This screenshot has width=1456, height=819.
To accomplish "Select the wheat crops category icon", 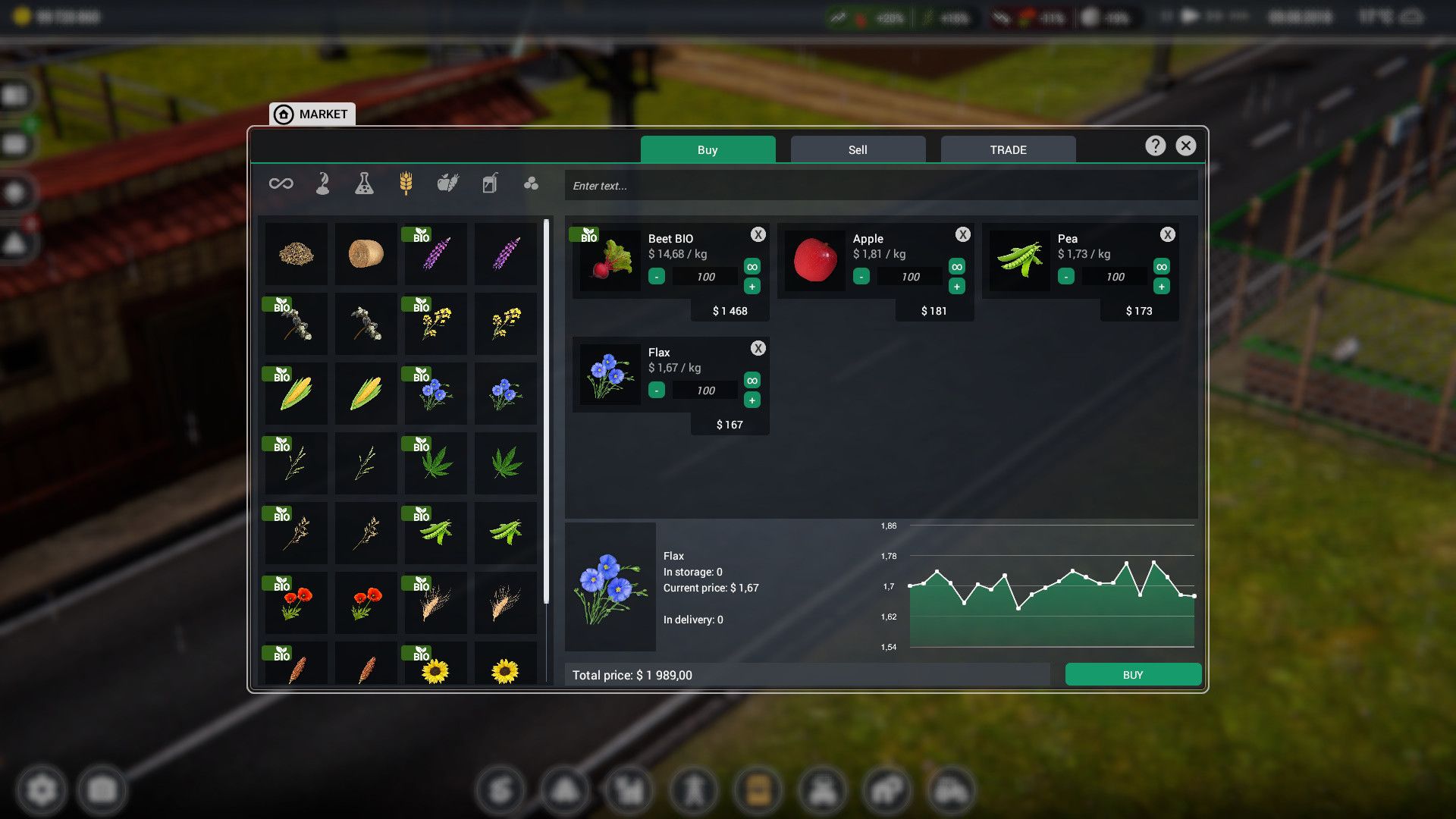I will [x=406, y=183].
